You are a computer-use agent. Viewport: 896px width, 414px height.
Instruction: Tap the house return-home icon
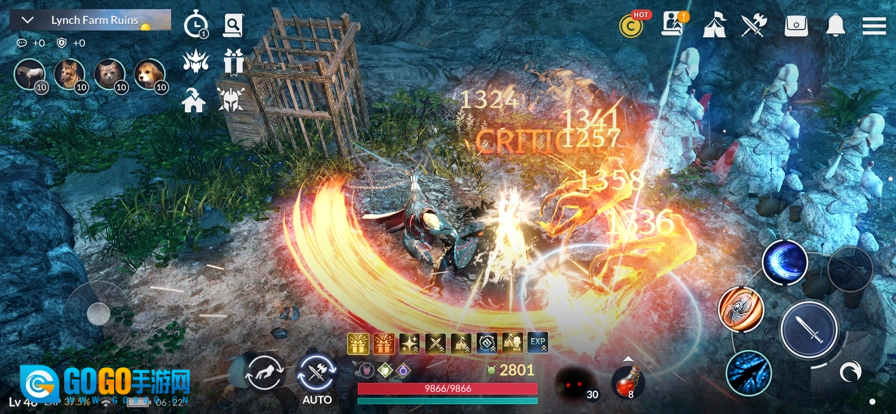(x=195, y=100)
